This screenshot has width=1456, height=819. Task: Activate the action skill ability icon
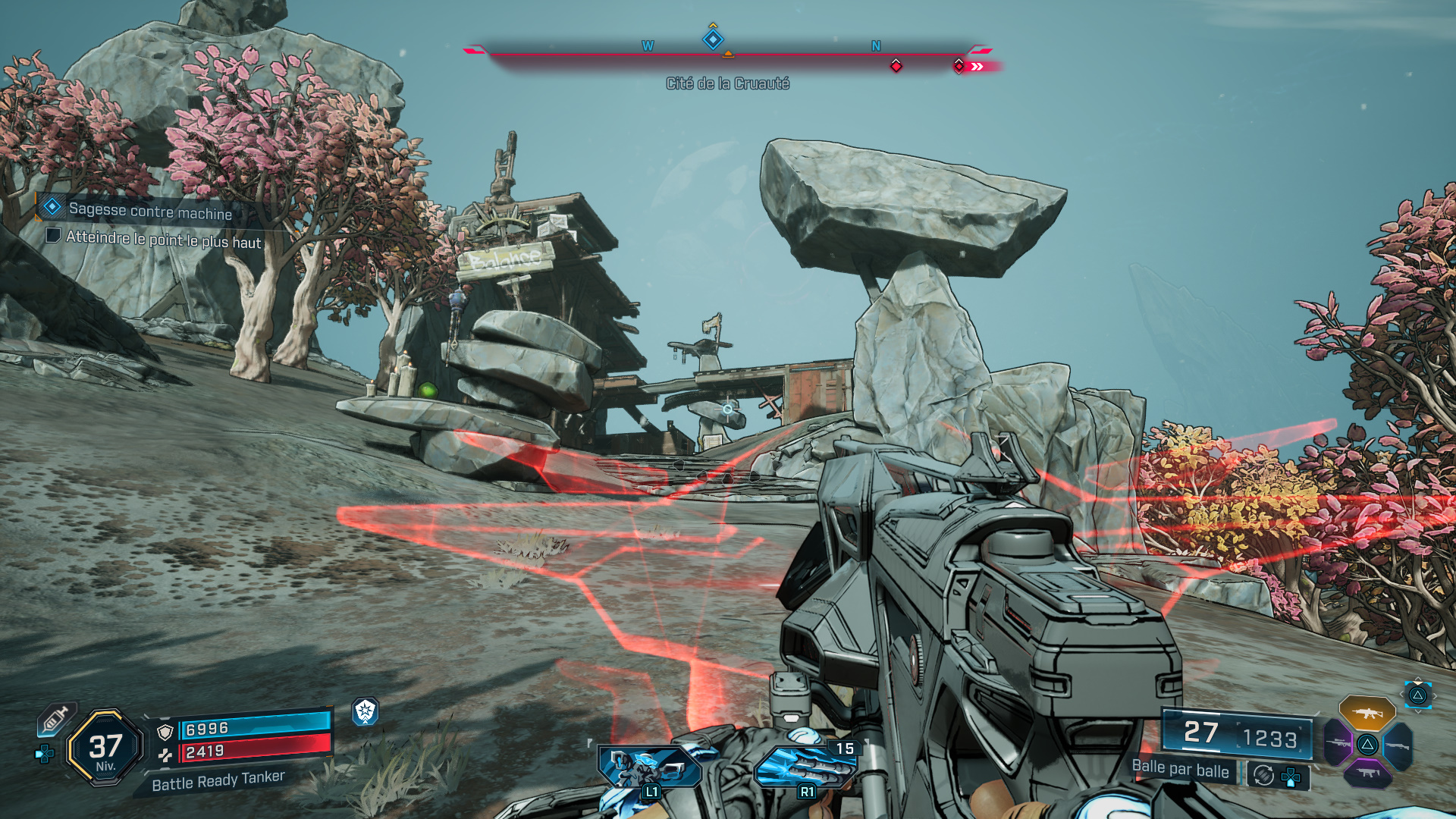point(649,767)
